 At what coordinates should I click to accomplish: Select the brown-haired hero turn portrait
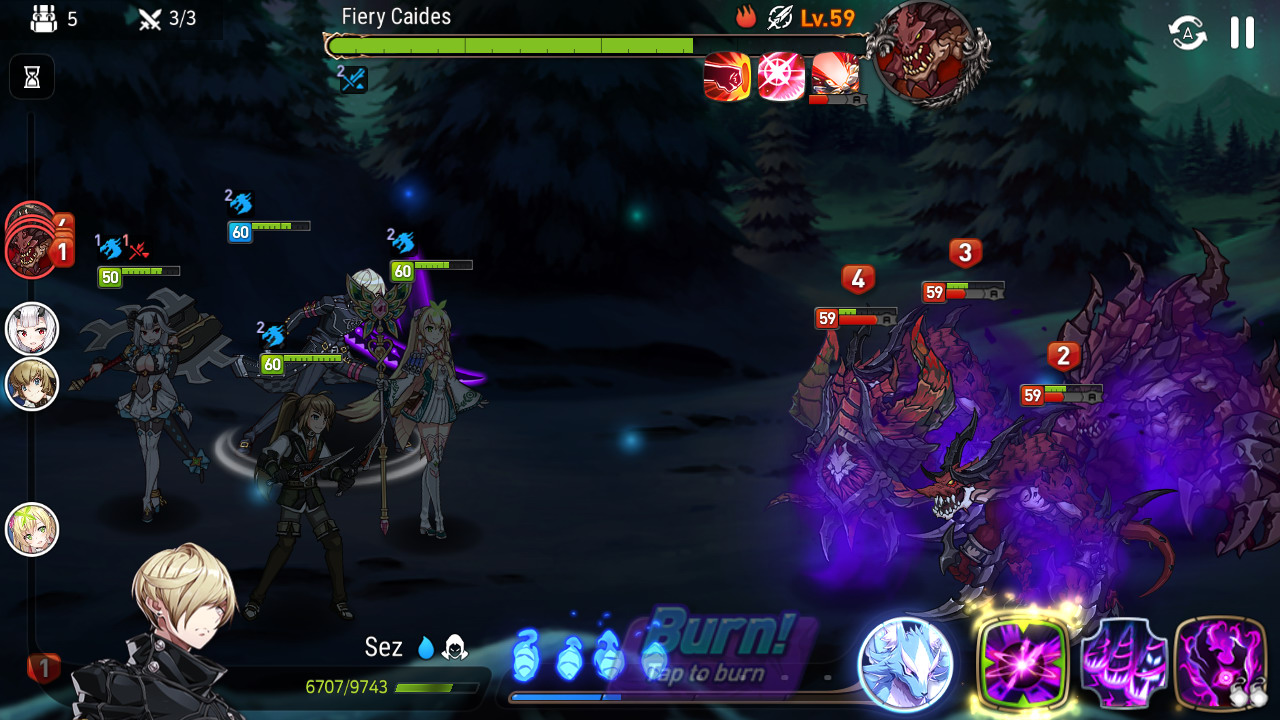click(x=33, y=384)
